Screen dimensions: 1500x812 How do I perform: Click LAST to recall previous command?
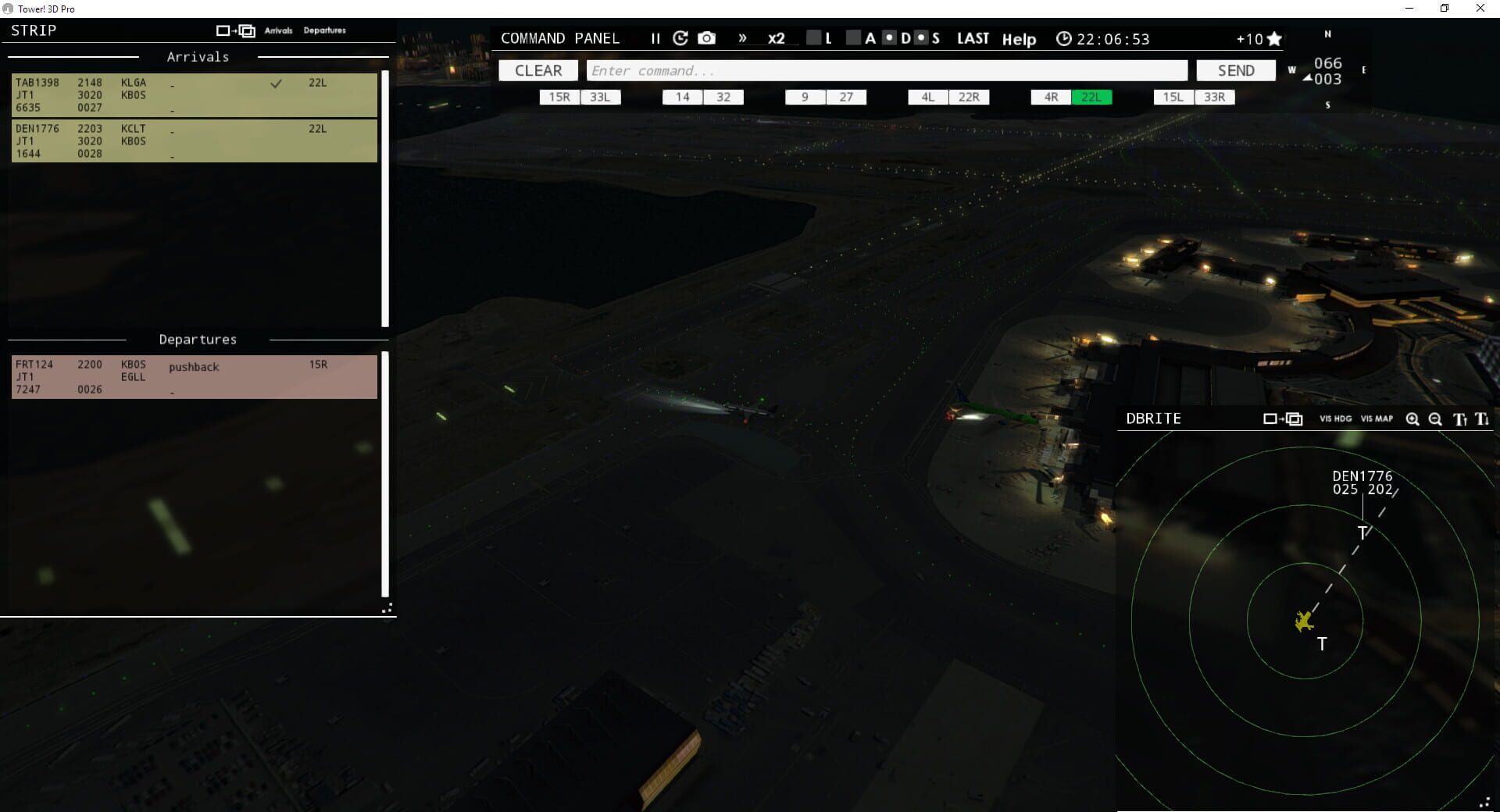pyautogui.click(x=973, y=37)
